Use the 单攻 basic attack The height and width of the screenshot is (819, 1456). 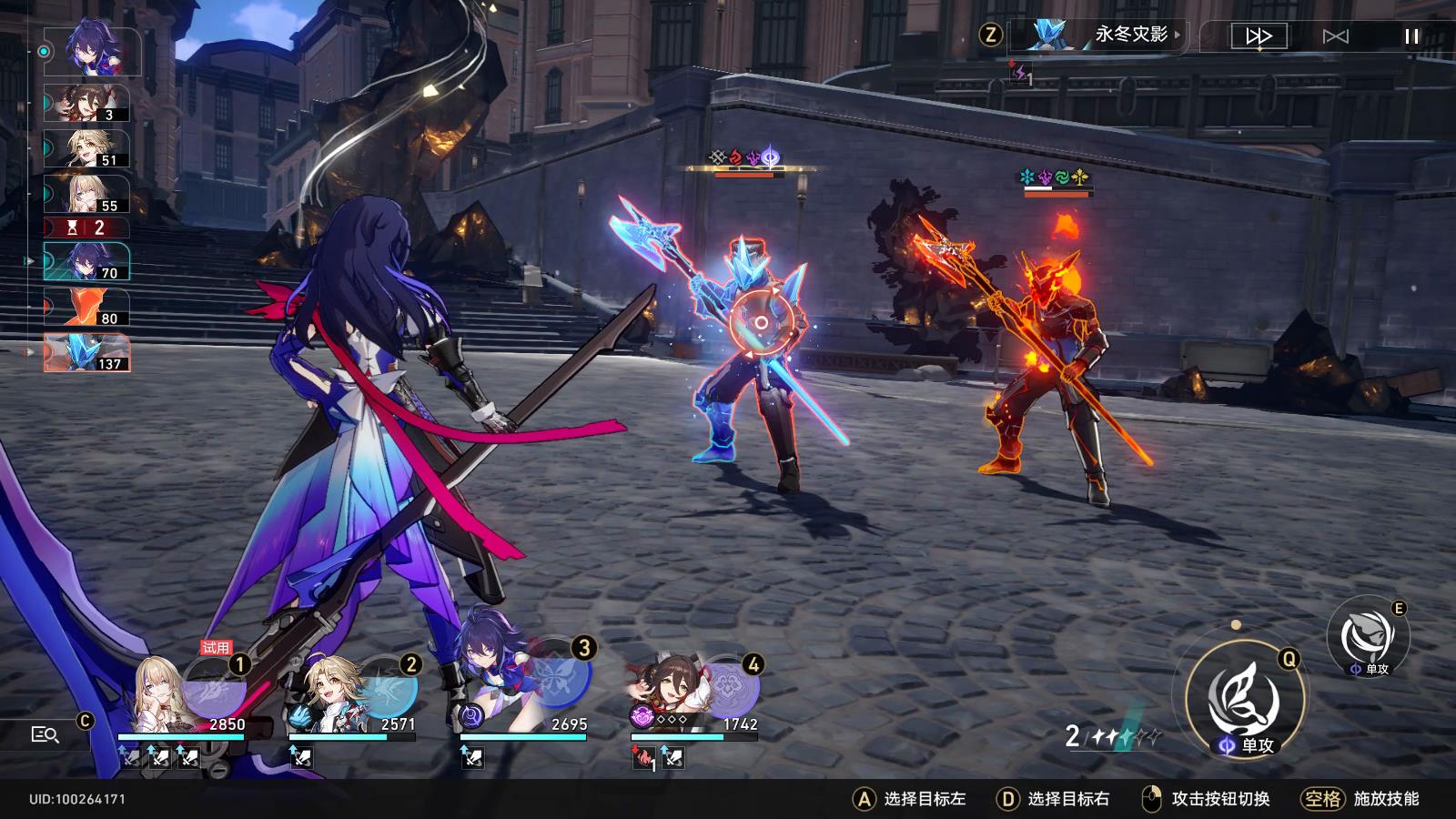pos(1245,701)
